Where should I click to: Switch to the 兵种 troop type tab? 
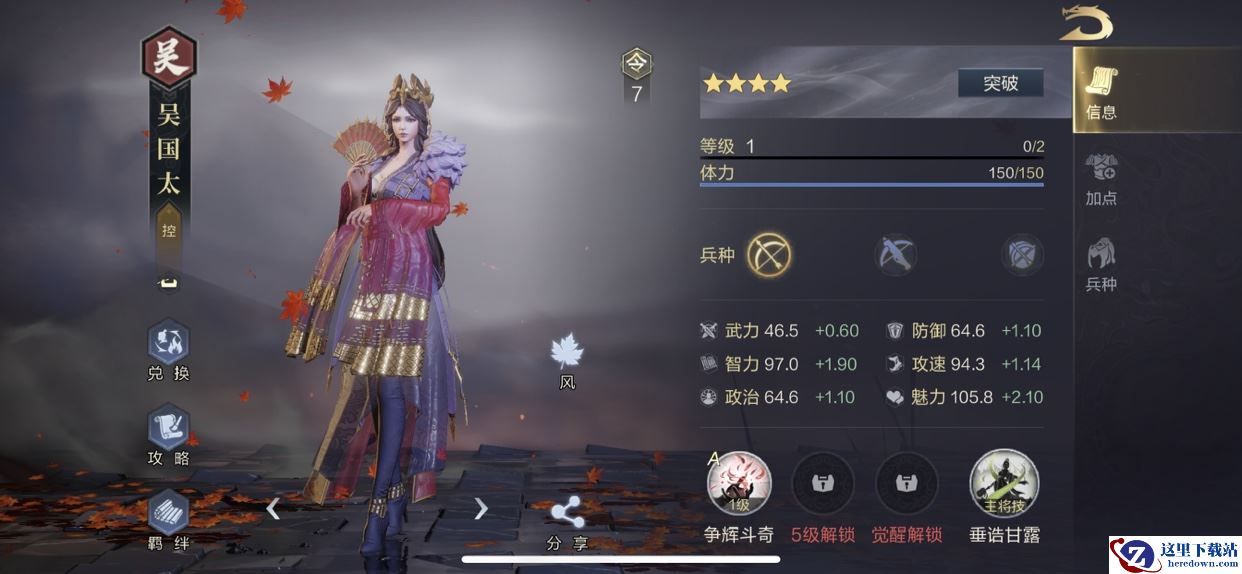point(1101,264)
